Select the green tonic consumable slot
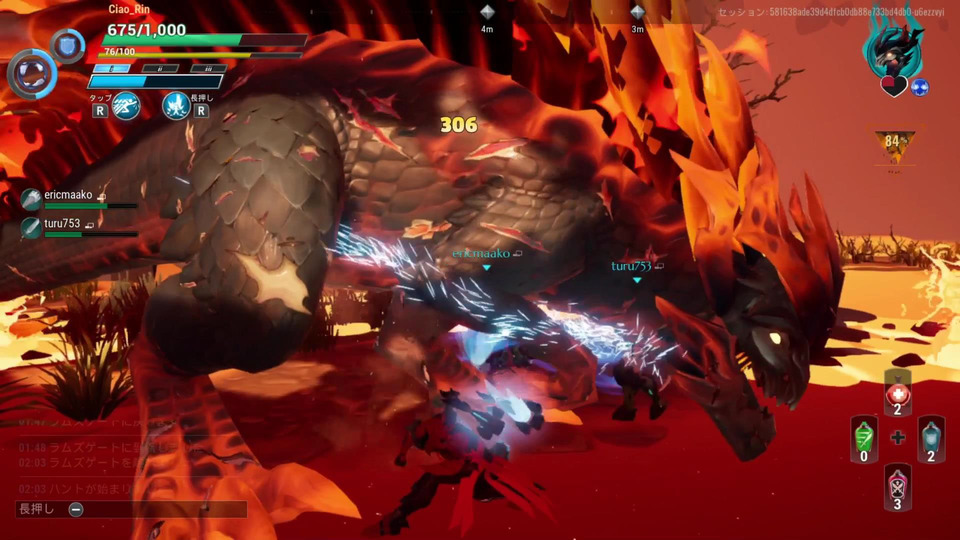The height and width of the screenshot is (540, 960). tap(864, 438)
